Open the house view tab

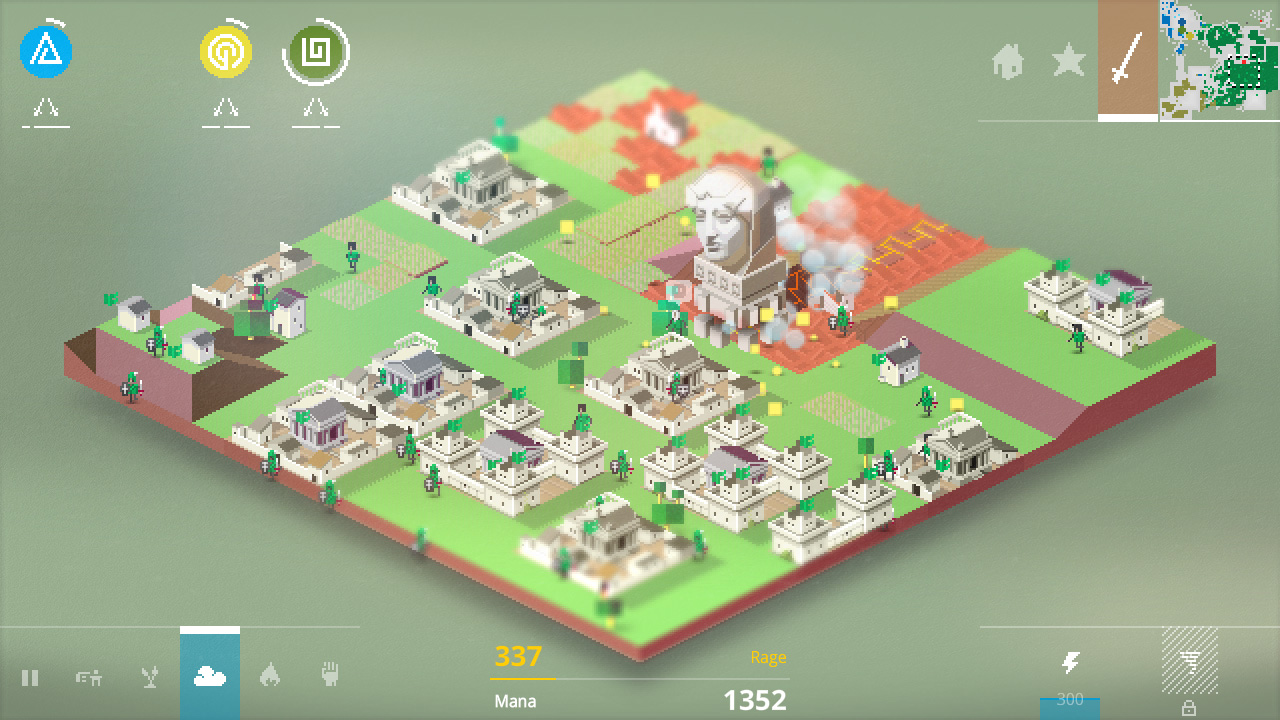tap(1010, 62)
